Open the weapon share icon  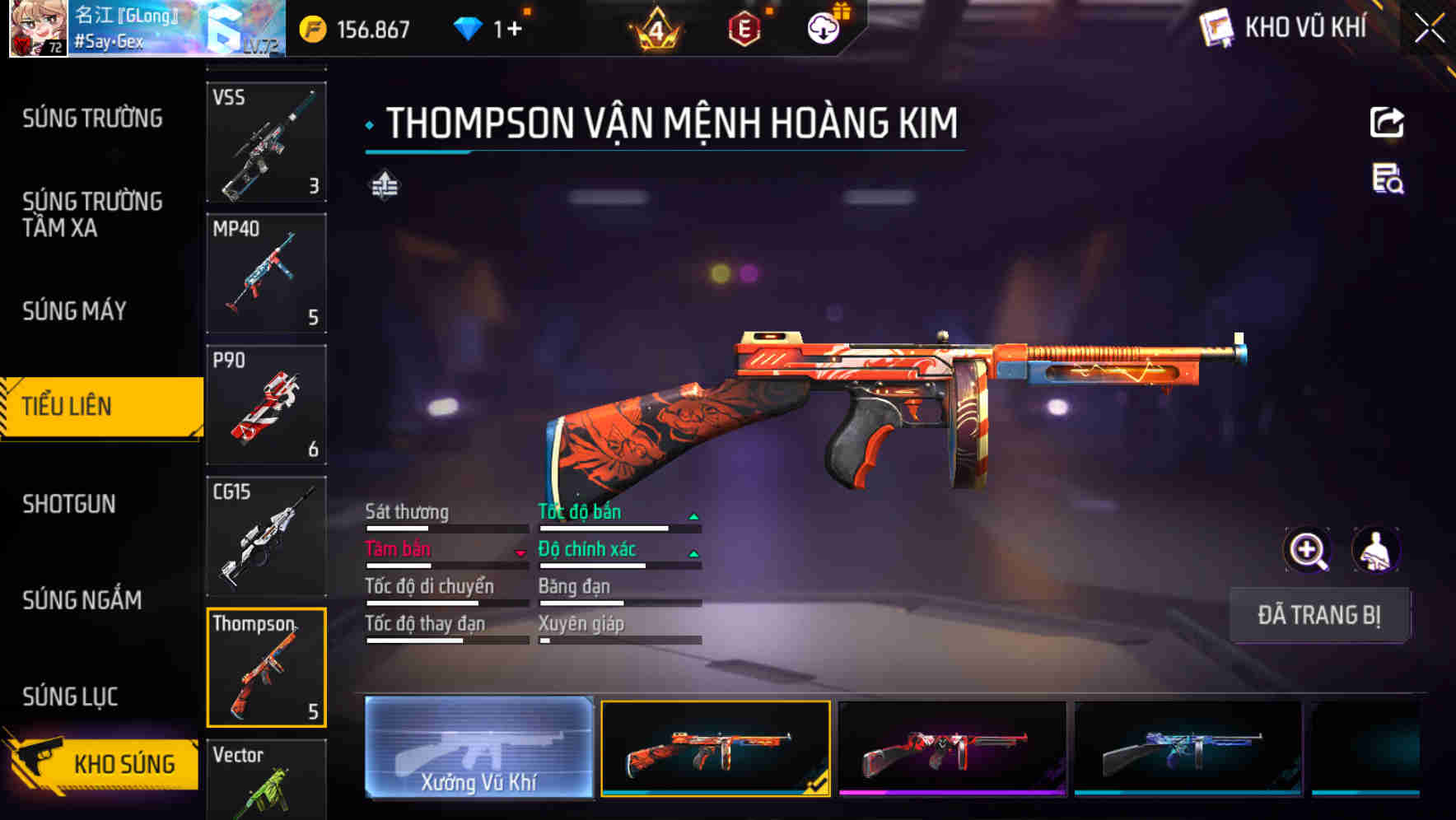pyautogui.click(x=1387, y=122)
